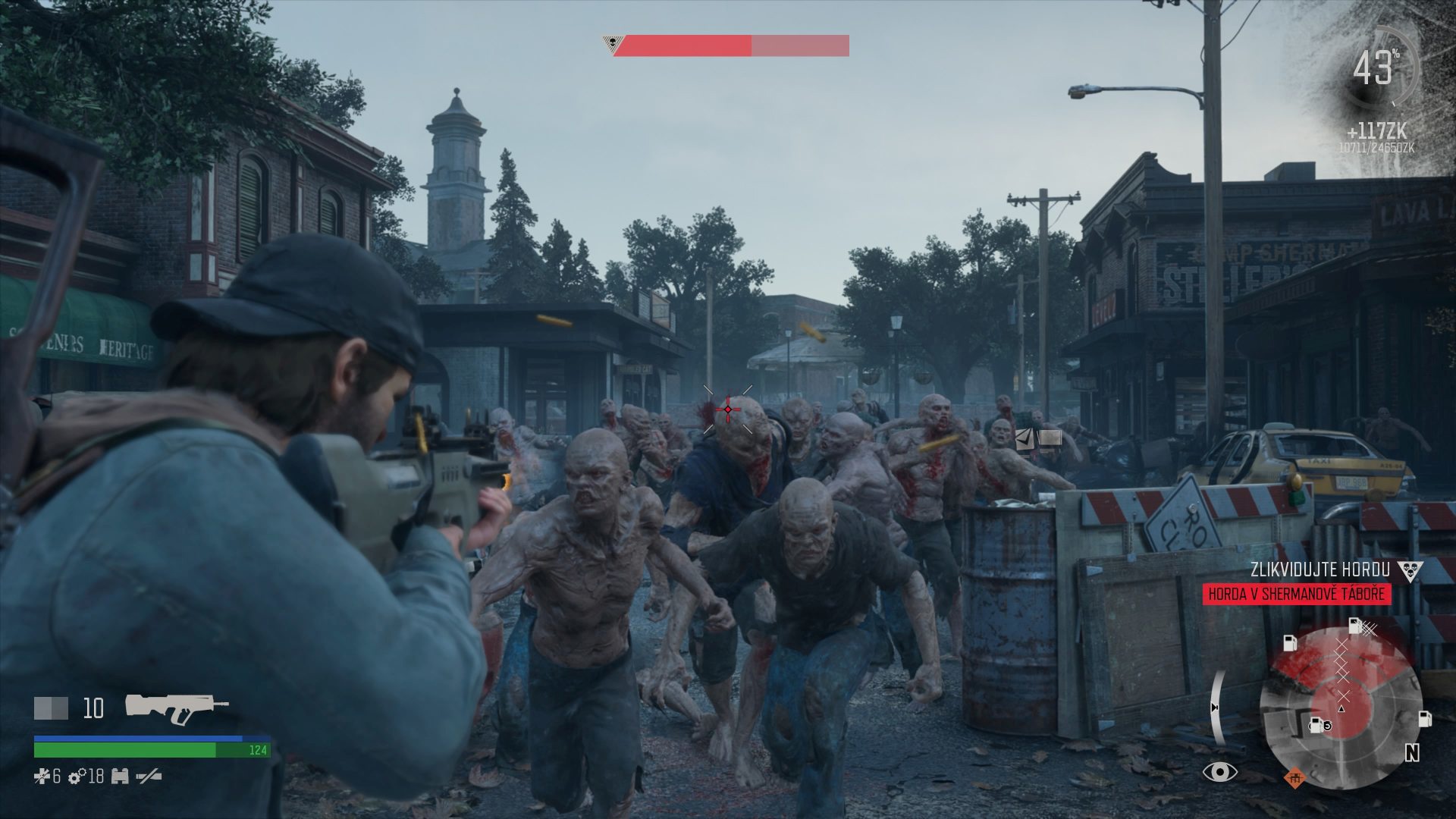This screenshot has width=1456, height=819.
Task: Click the ammo count showing 10
Action: click(x=93, y=707)
